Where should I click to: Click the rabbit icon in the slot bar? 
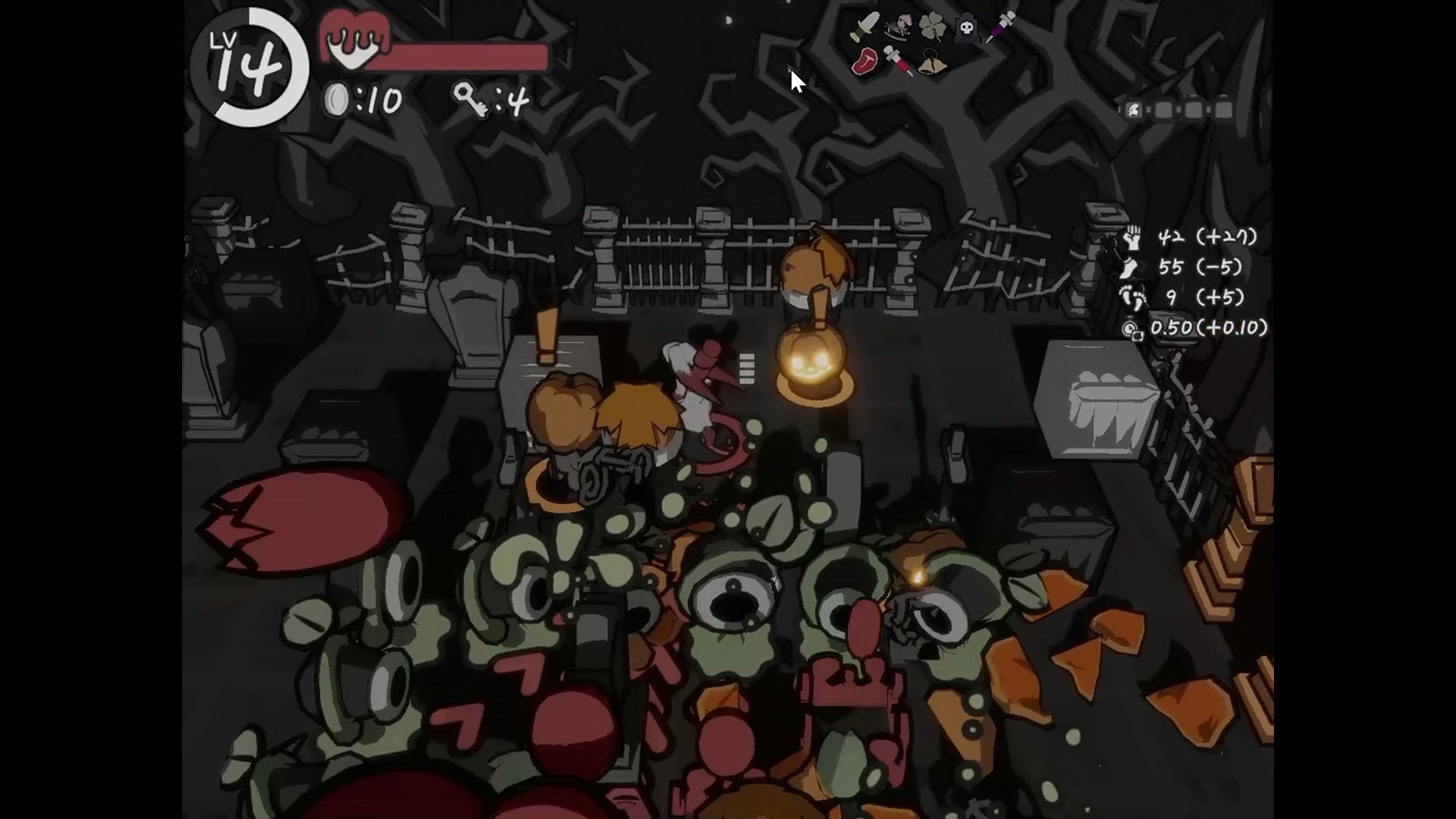(x=1133, y=111)
